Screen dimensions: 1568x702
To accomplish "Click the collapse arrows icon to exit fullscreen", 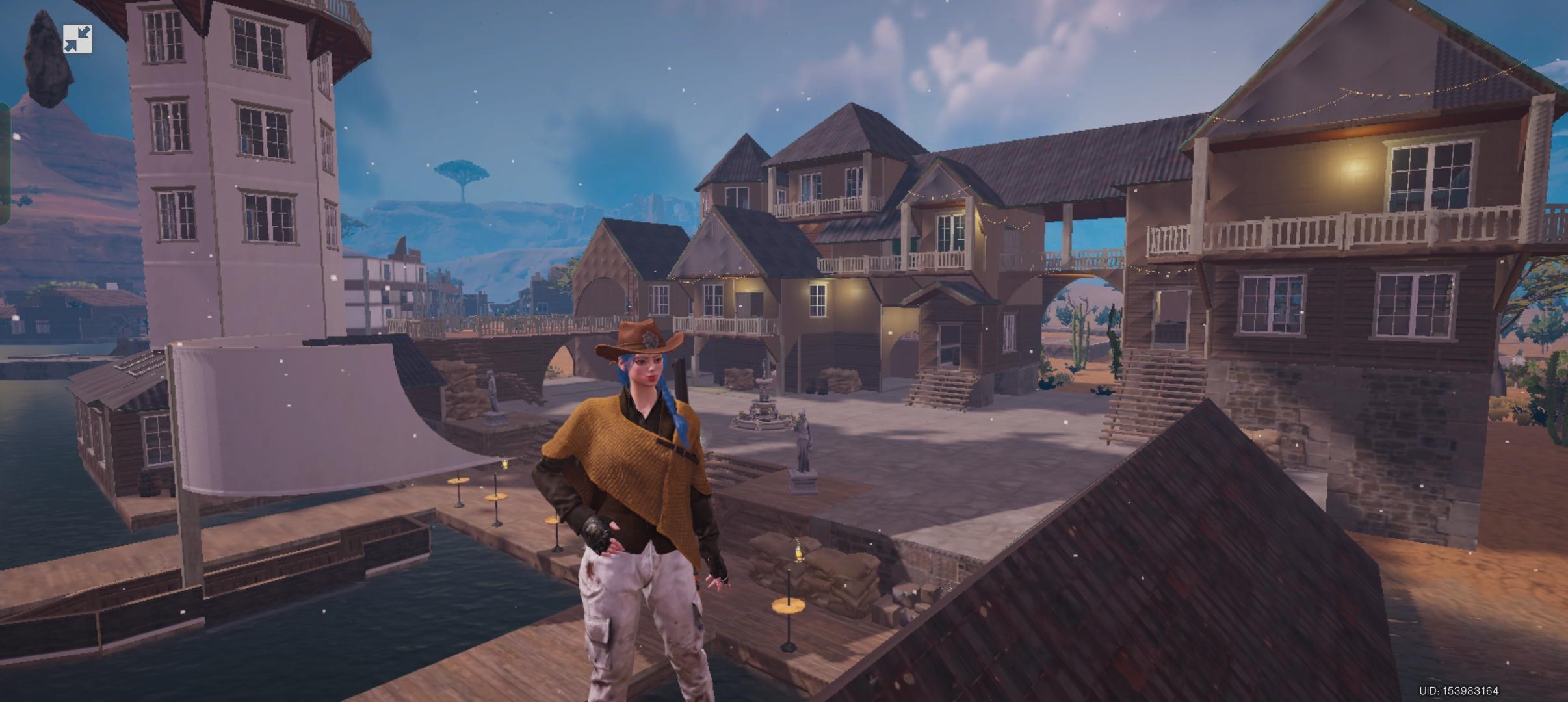I will (77, 39).
